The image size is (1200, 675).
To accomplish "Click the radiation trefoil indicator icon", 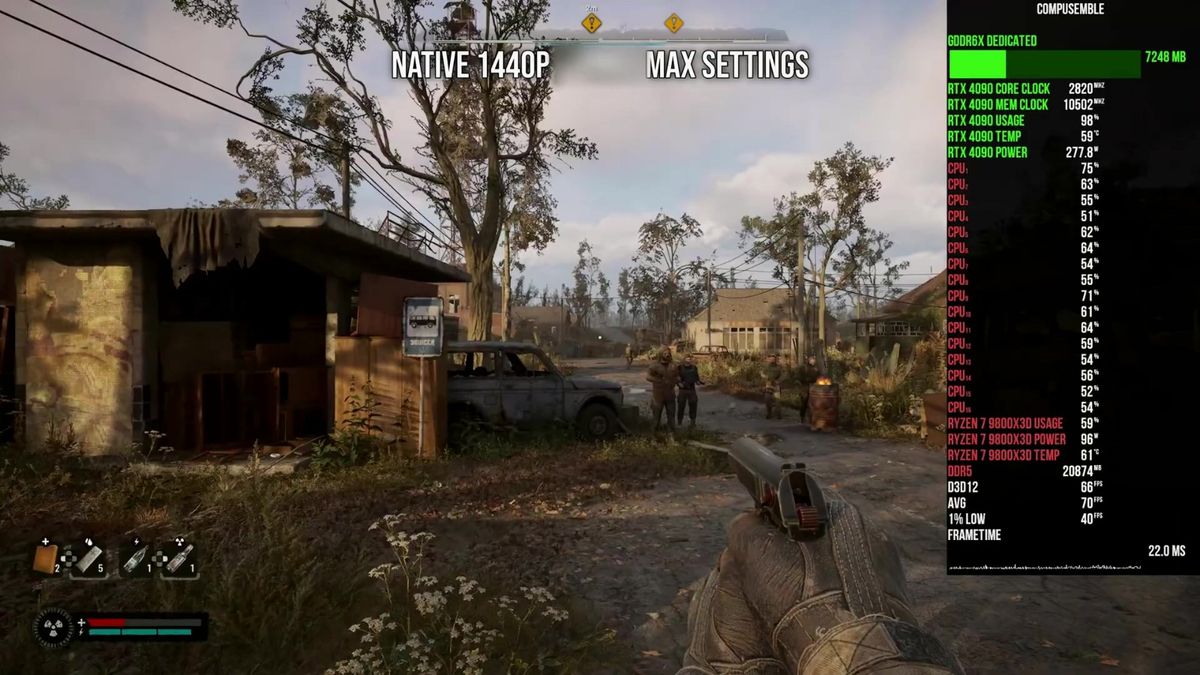I will click(x=53, y=627).
